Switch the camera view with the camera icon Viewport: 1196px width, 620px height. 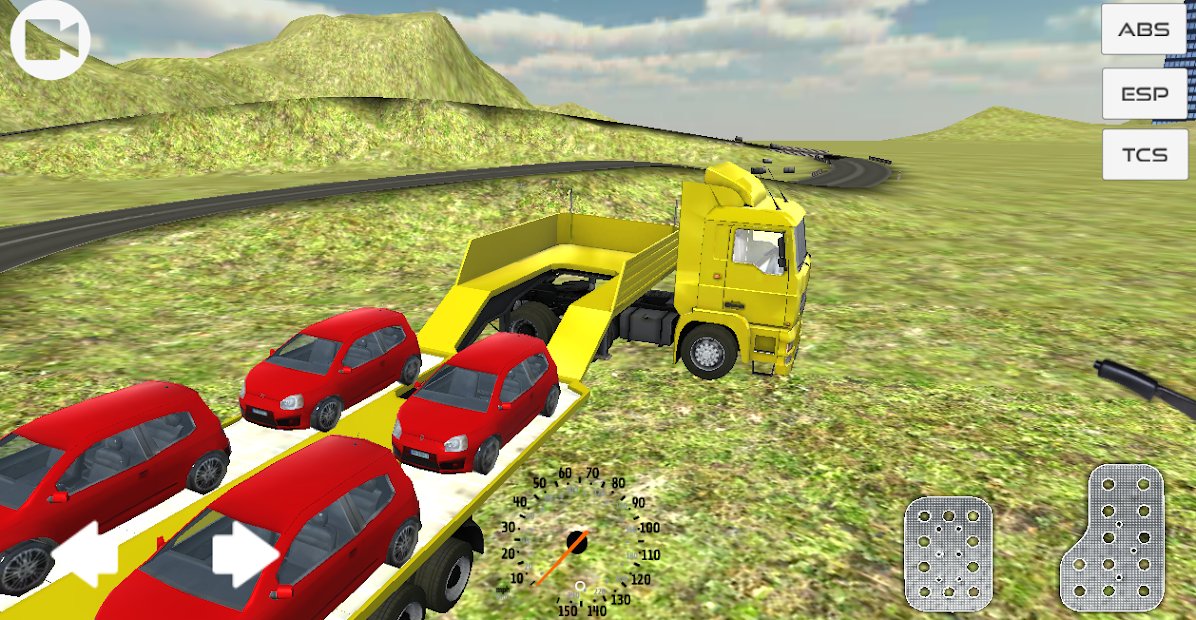pos(49,40)
